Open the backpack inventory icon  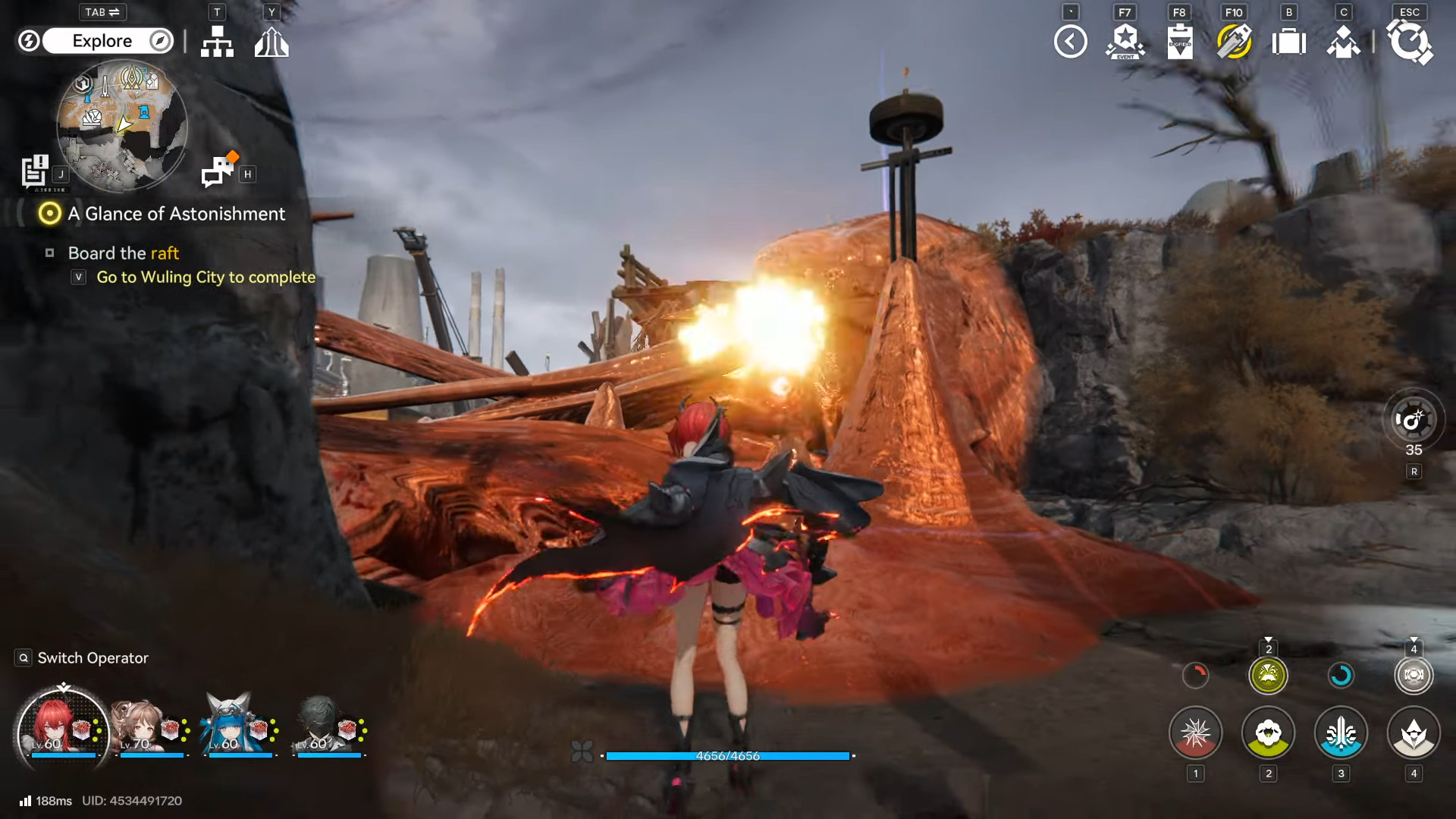point(1288,42)
